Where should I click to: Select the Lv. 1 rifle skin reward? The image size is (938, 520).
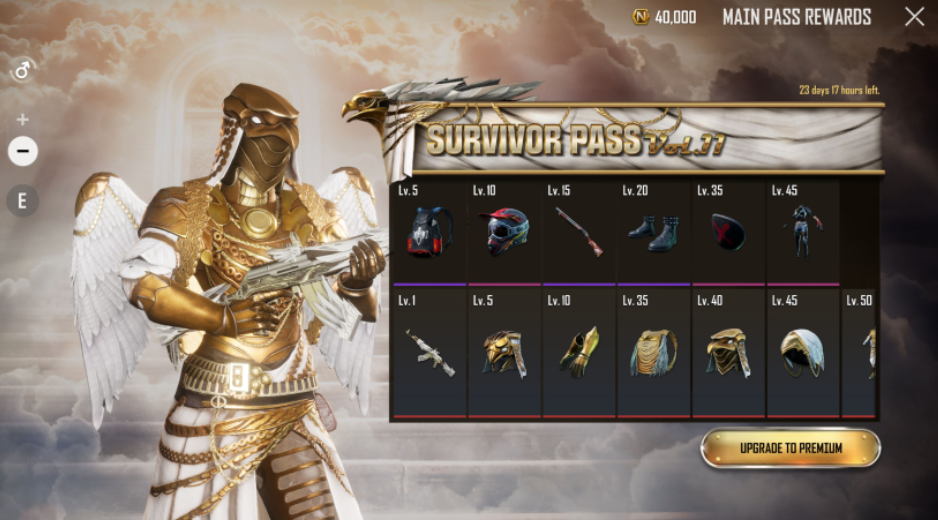pos(431,353)
